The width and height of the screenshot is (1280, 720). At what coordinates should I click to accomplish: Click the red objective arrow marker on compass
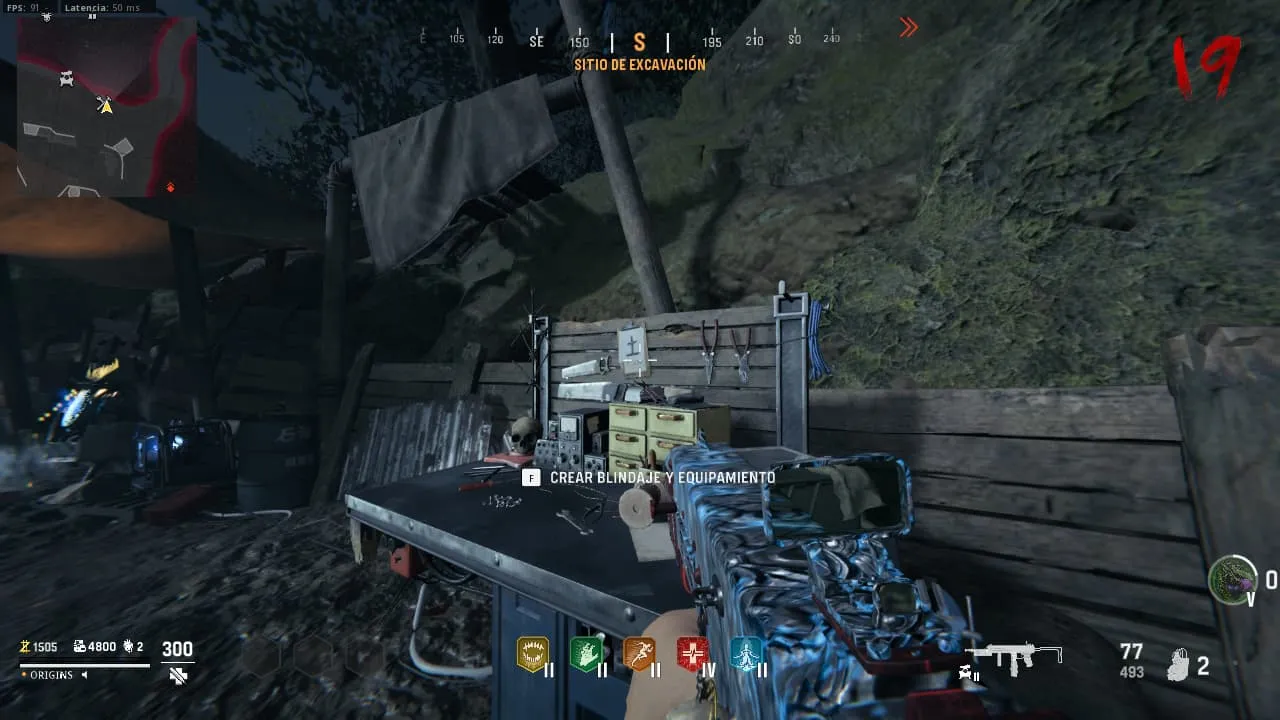pos(908,28)
